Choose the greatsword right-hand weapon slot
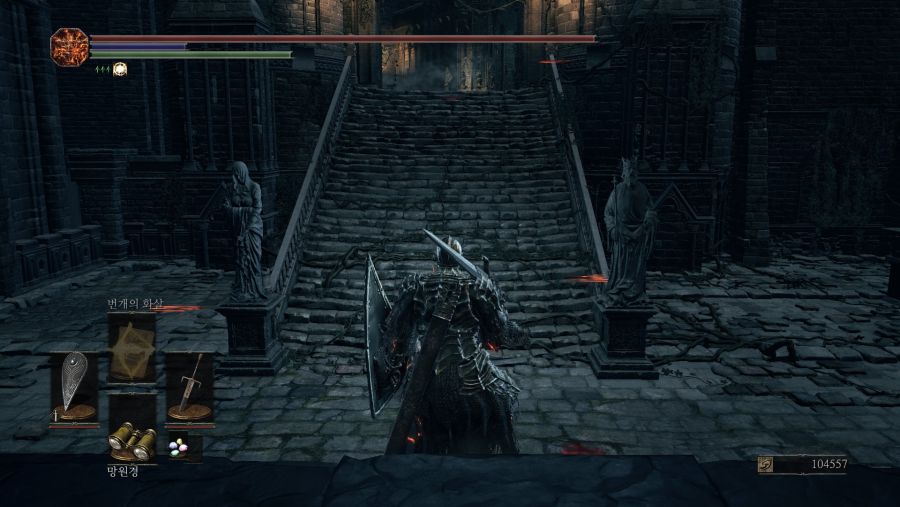Viewport: 900px width, 507px height. click(x=189, y=386)
